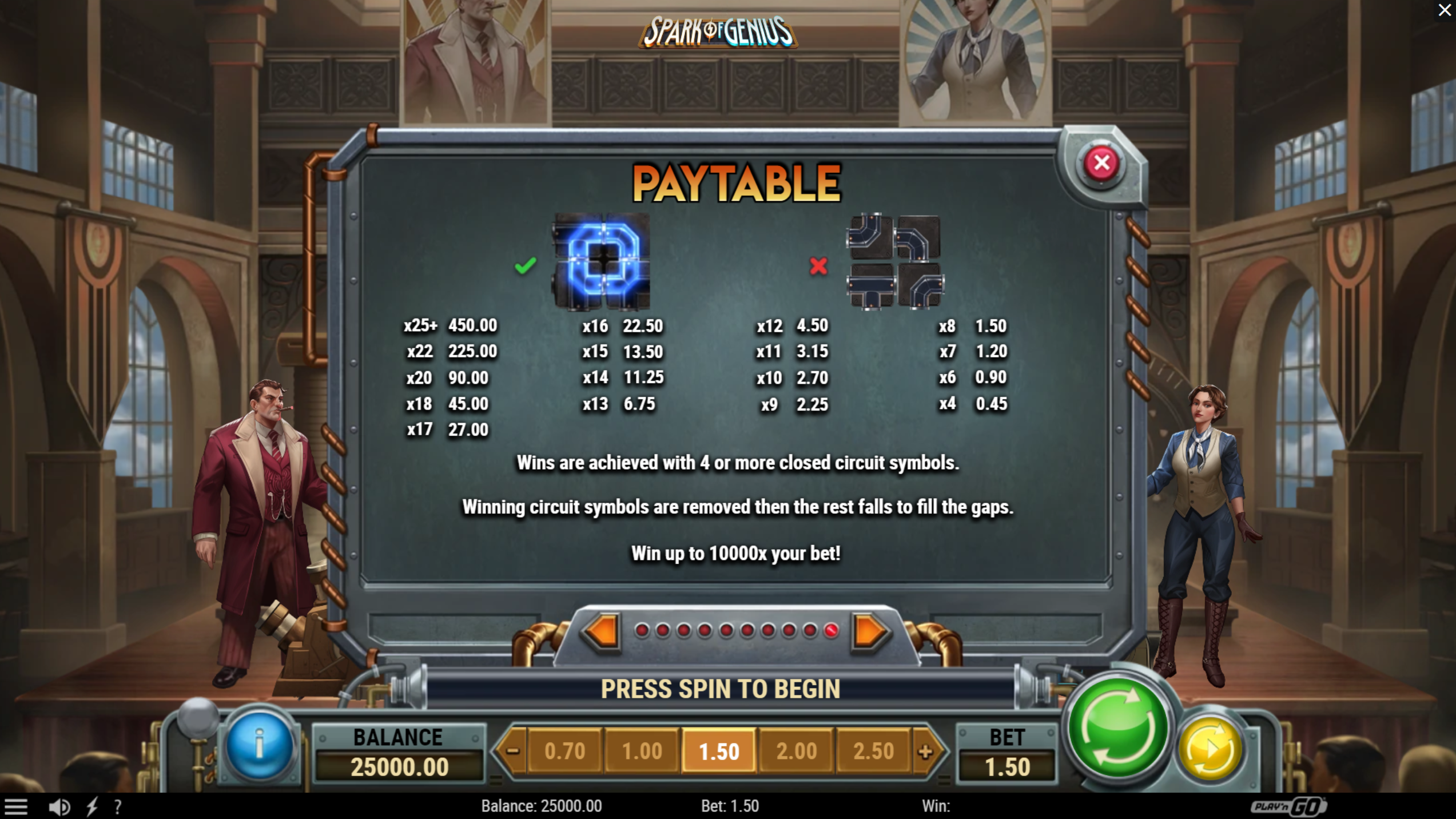The height and width of the screenshot is (819, 1456).
Task: Click the blue info button
Action: point(260,745)
